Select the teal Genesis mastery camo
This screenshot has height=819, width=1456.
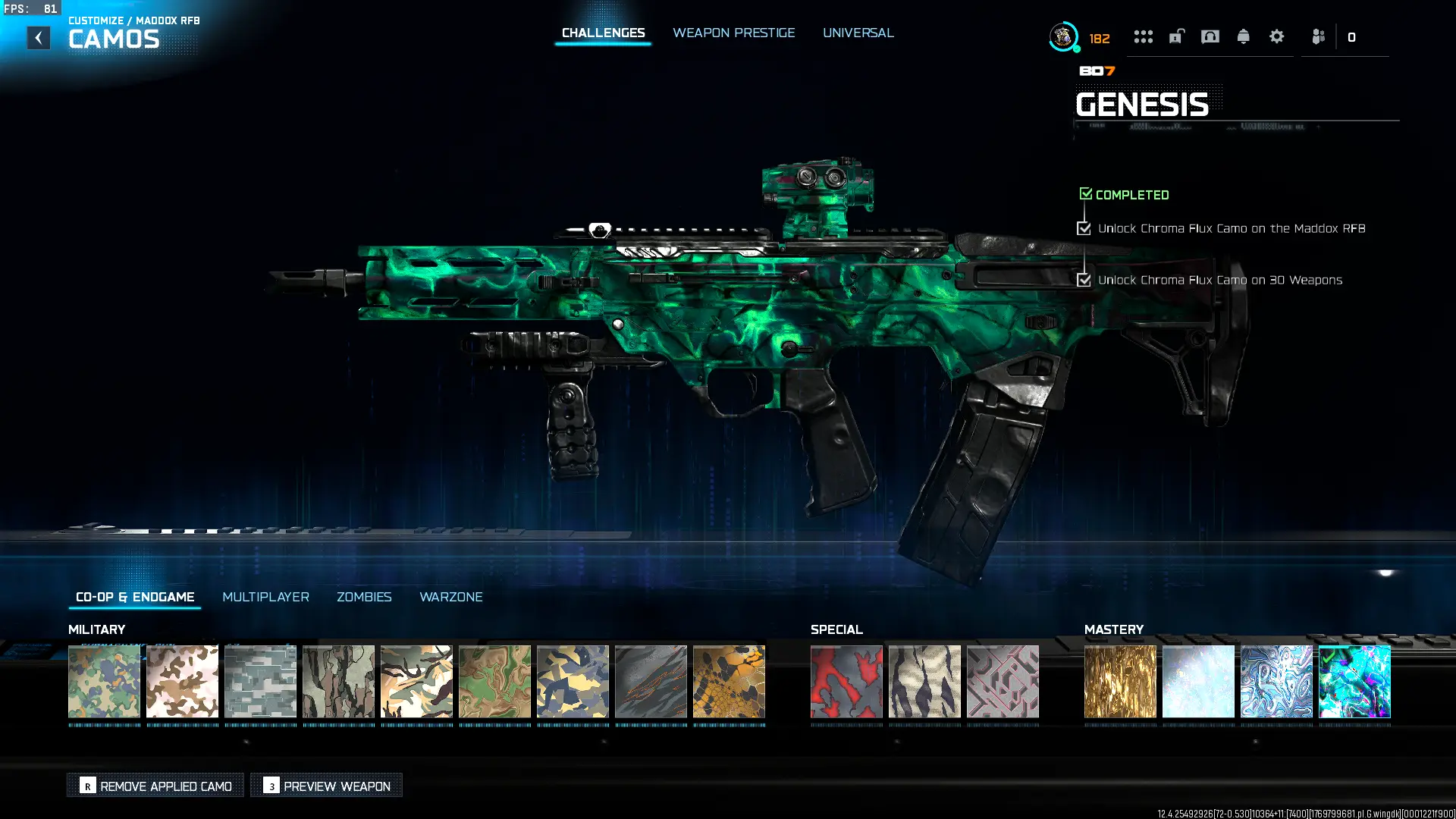[x=1354, y=681]
